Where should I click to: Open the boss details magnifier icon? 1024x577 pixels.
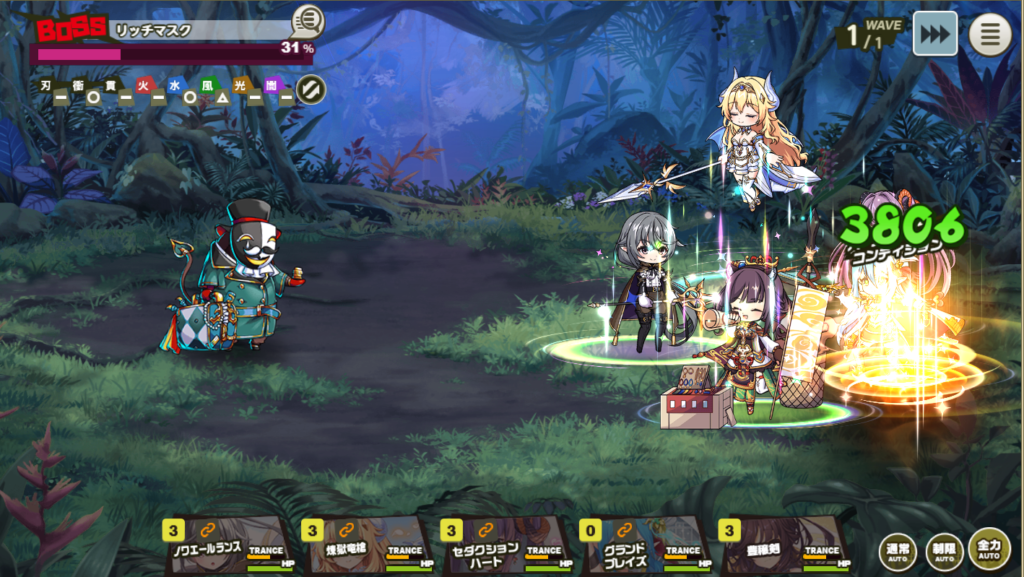tap(307, 21)
